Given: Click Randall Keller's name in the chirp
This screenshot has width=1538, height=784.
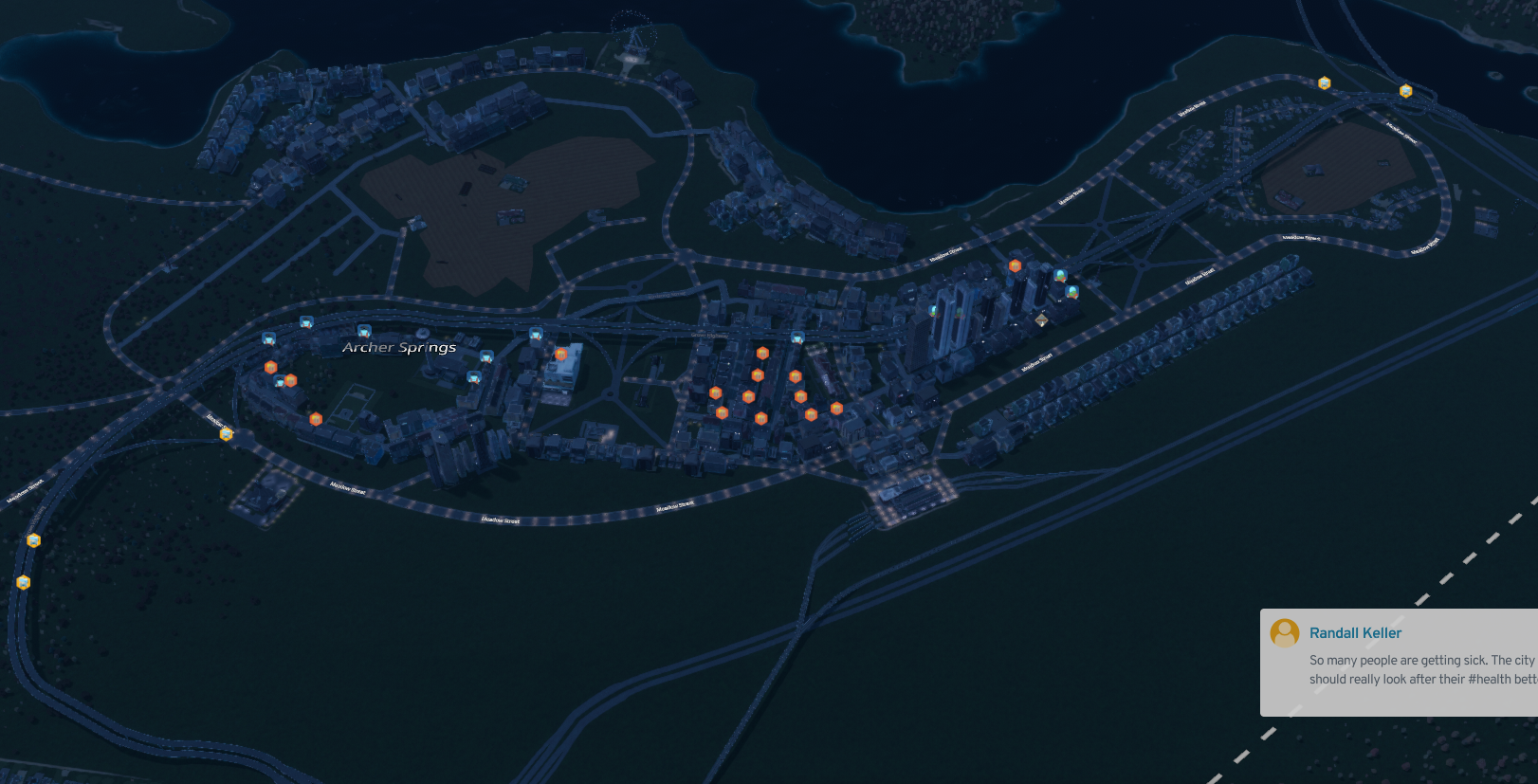Looking at the screenshot, I should pyautogui.click(x=1355, y=633).
